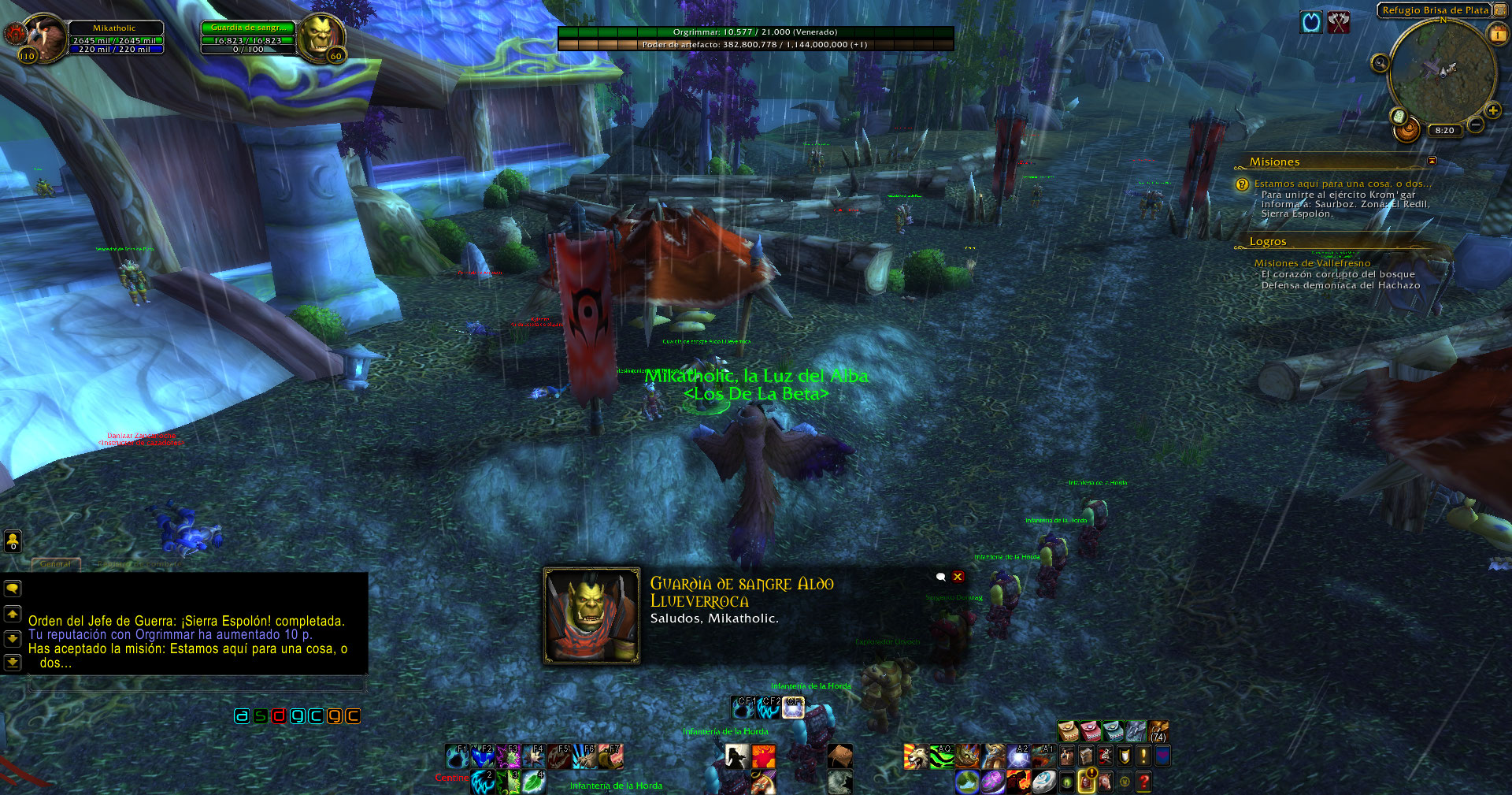Close the Guardia de sangre dialogue with the red X

[x=958, y=577]
